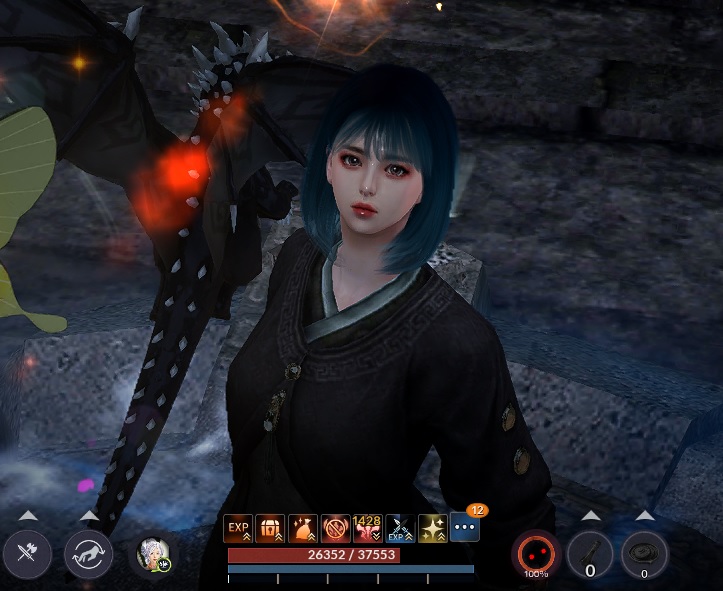Open the crossed sword and axe weapon button

tap(27, 554)
